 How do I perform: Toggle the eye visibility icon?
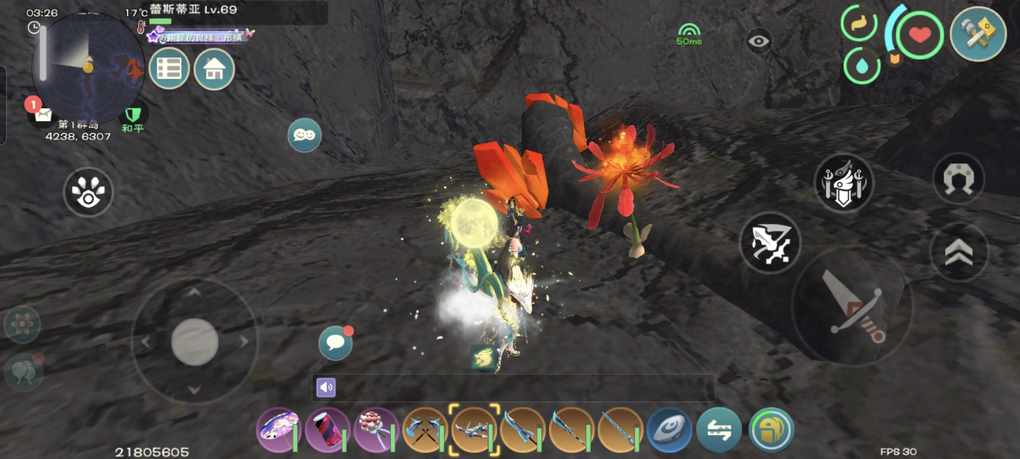pyautogui.click(x=759, y=41)
